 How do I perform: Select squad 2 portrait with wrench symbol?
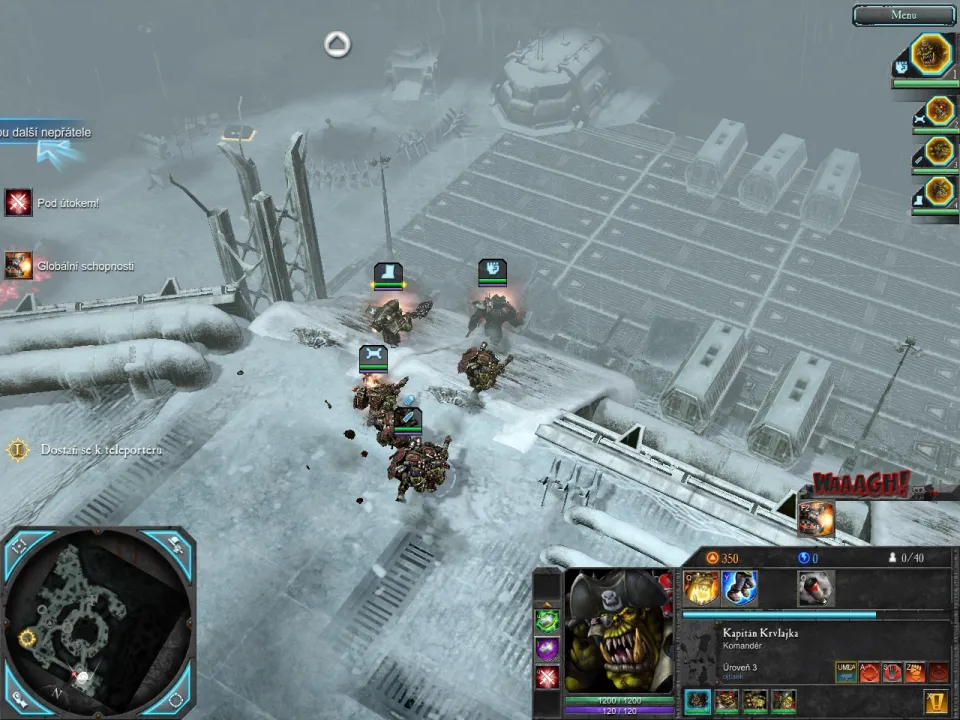pyautogui.click(x=938, y=111)
